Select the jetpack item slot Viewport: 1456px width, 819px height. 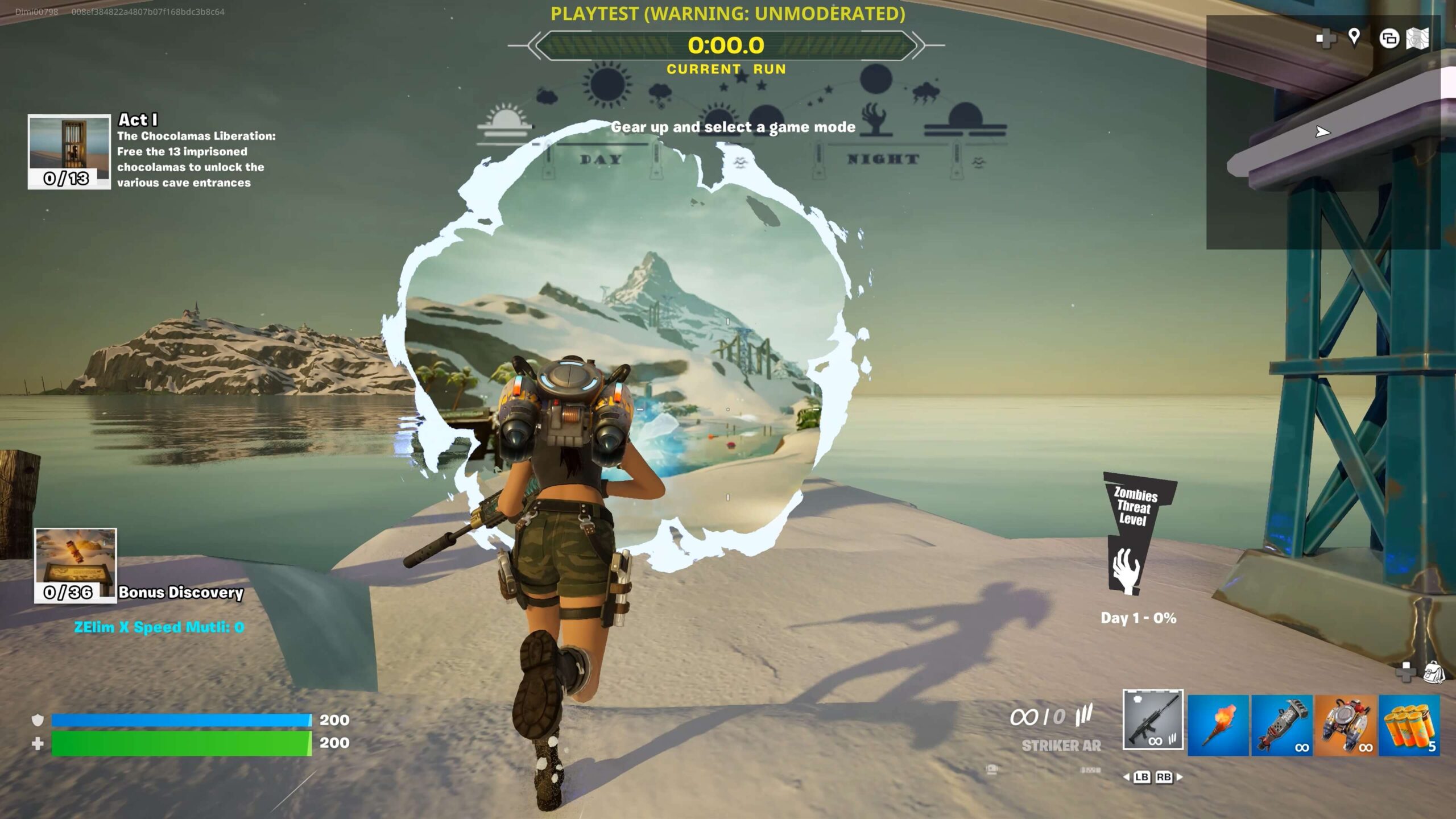[1346, 725]
